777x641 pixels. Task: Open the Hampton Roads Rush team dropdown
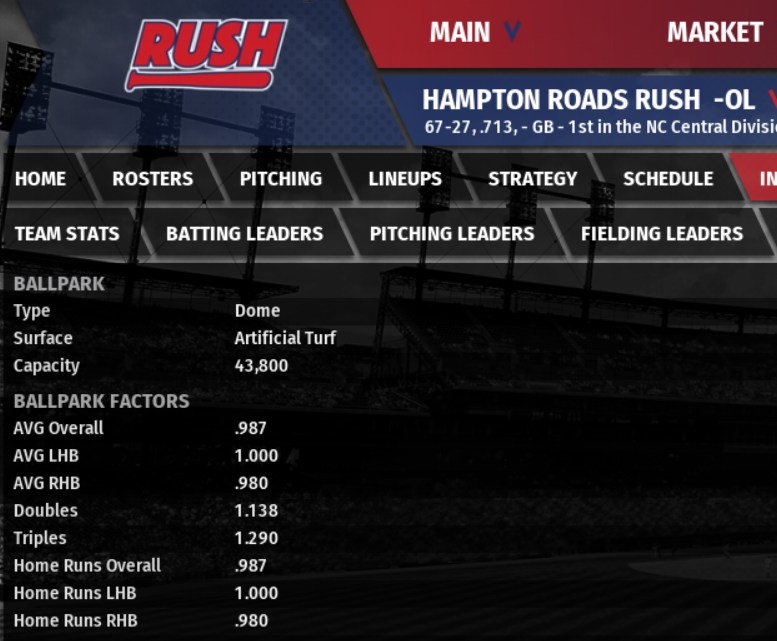point(770,100)
